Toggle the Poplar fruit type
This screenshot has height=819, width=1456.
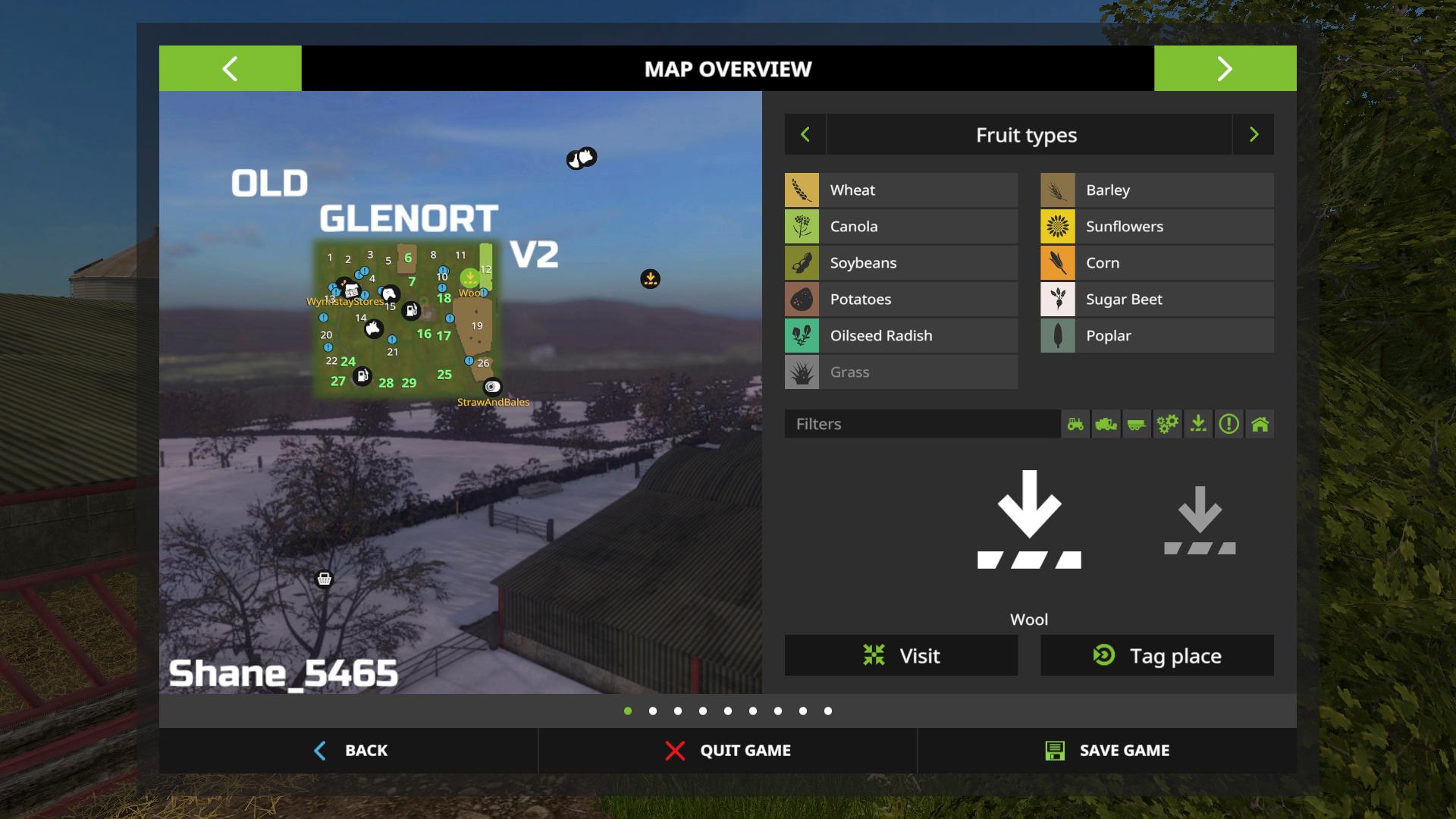click(x=1156, y=335)
